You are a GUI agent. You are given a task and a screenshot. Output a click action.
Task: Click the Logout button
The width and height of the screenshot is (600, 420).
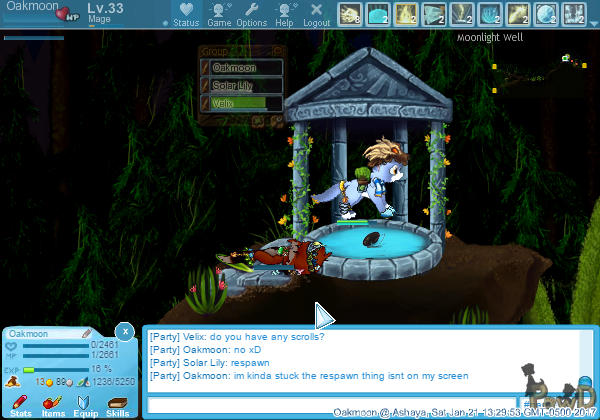pos(316,14)
